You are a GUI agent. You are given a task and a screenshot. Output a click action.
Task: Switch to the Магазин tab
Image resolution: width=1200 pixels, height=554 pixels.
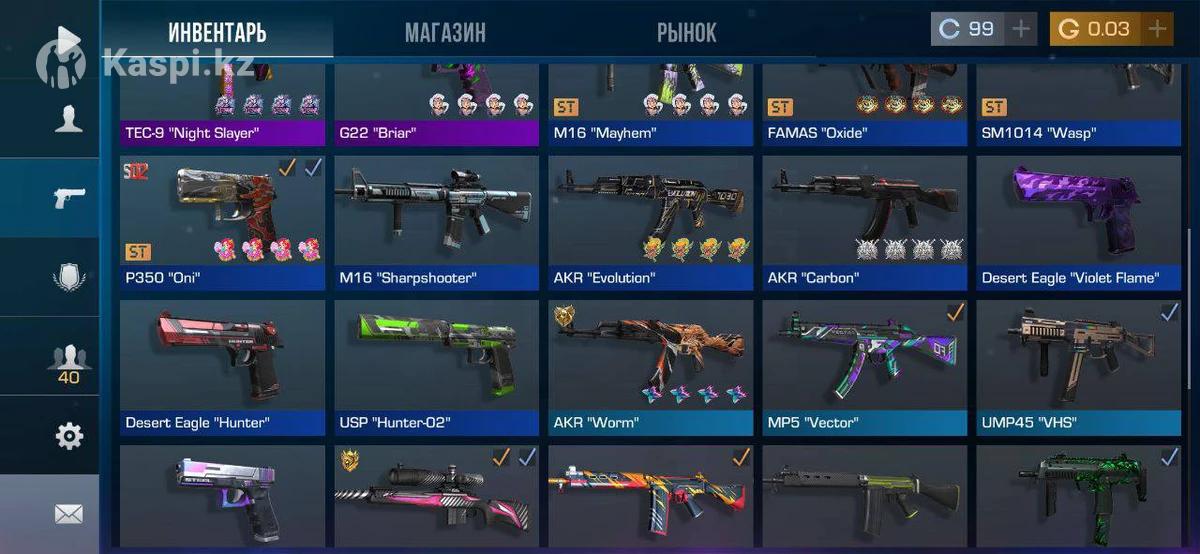click(x=445, y=32)
